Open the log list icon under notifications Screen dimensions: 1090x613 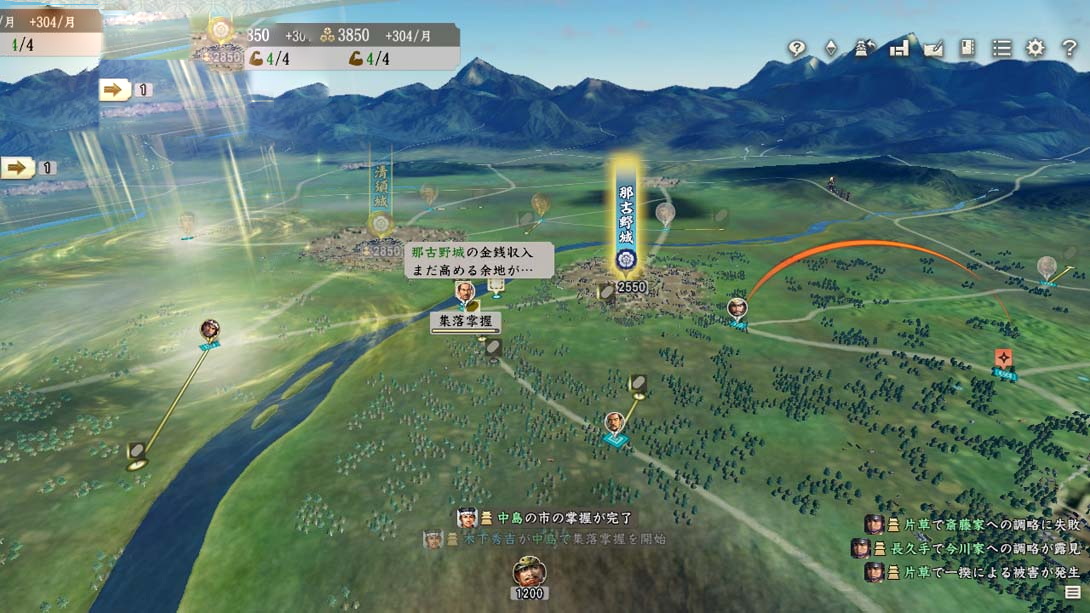click(x=1073, y=593)
